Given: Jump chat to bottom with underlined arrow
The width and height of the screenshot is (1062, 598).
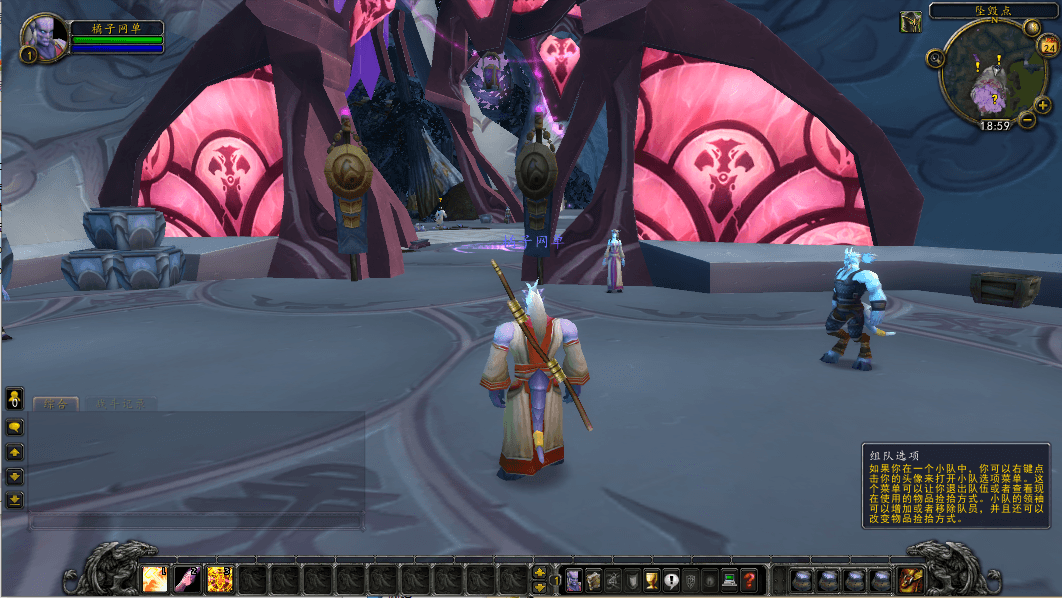Looking at the screenshot, I should [15, 499].
